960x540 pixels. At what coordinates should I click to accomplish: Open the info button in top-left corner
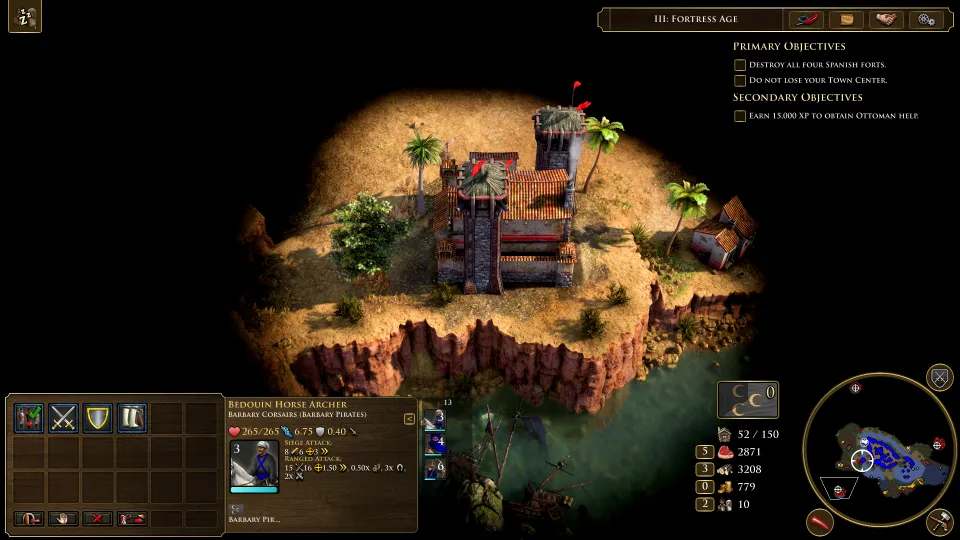pos(25,18)
